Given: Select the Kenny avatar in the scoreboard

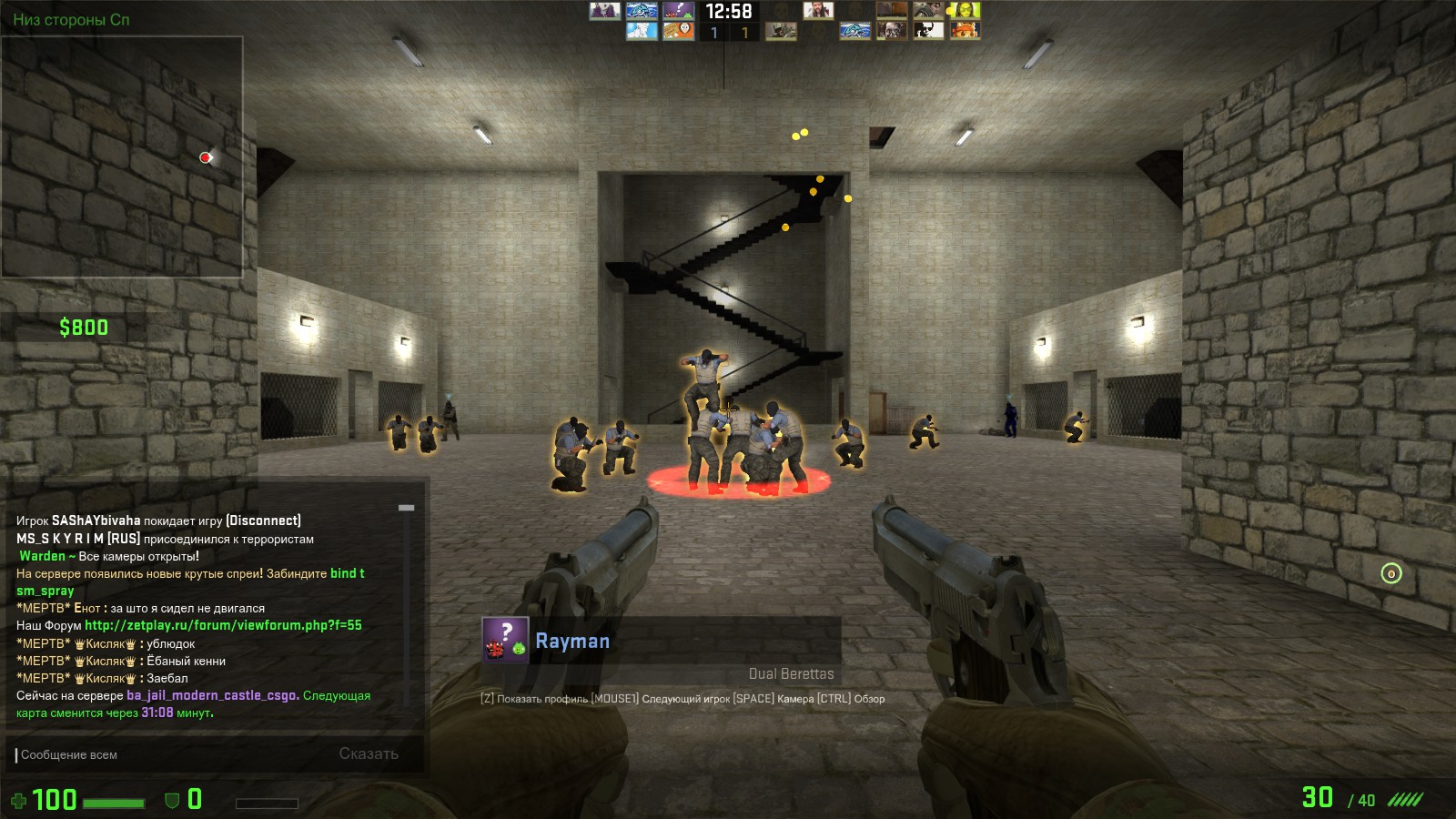Looking at the screenshot, I should point(678,31).
